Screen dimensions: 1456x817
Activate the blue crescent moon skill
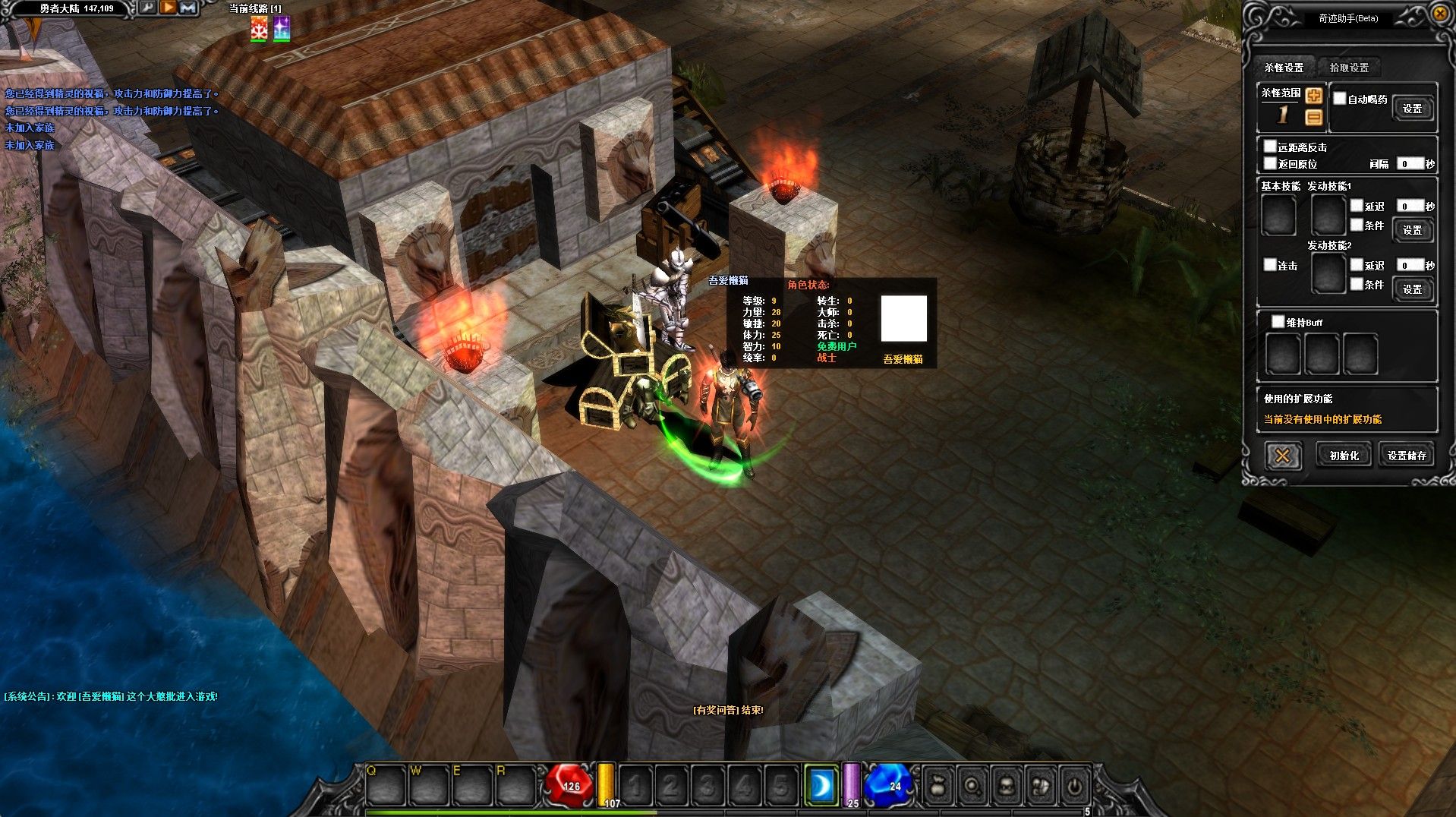coord(821,786)
